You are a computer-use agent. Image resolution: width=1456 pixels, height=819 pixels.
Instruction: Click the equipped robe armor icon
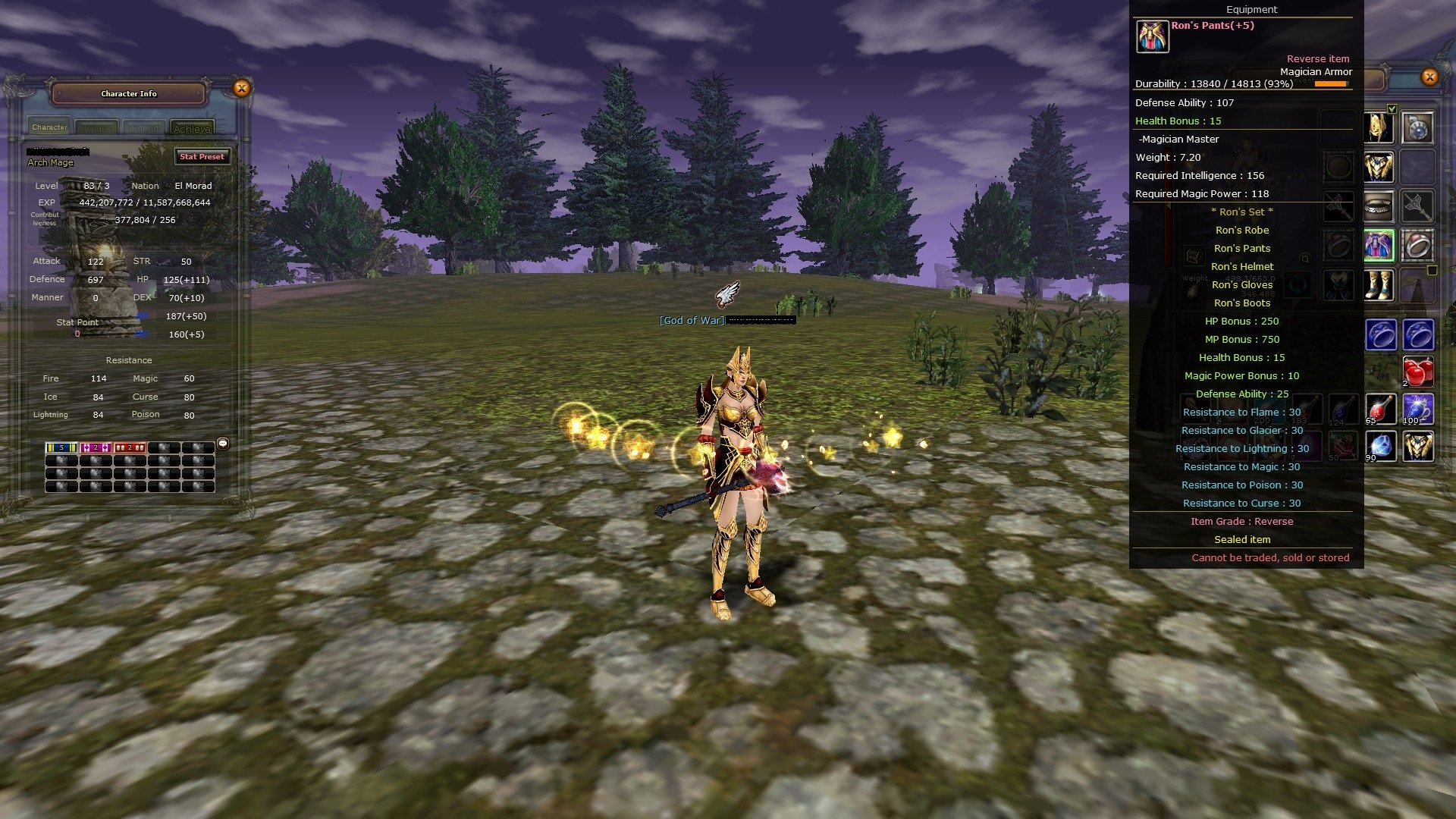1380,167
